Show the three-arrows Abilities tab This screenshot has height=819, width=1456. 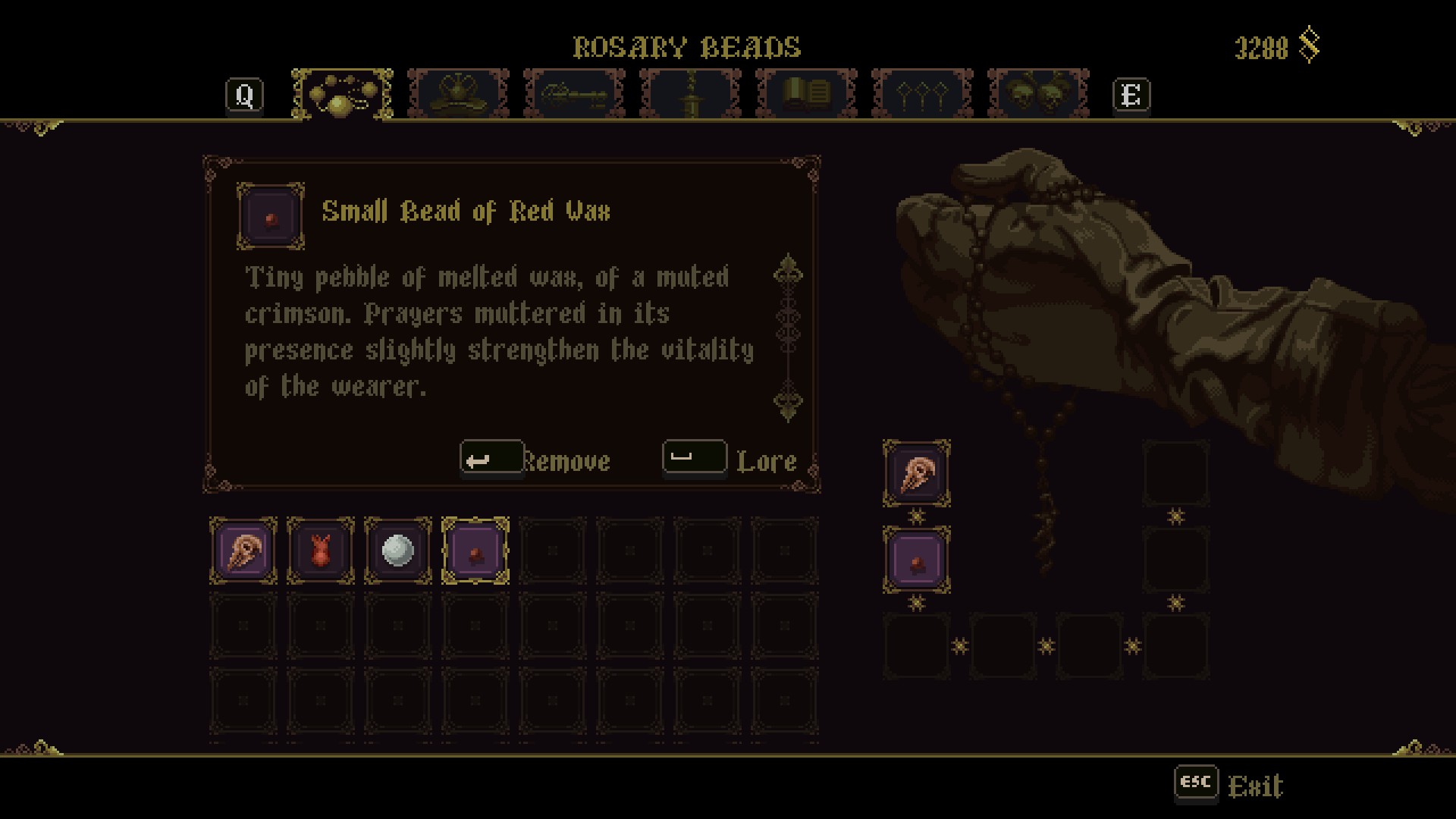click(x=922, y=95)
